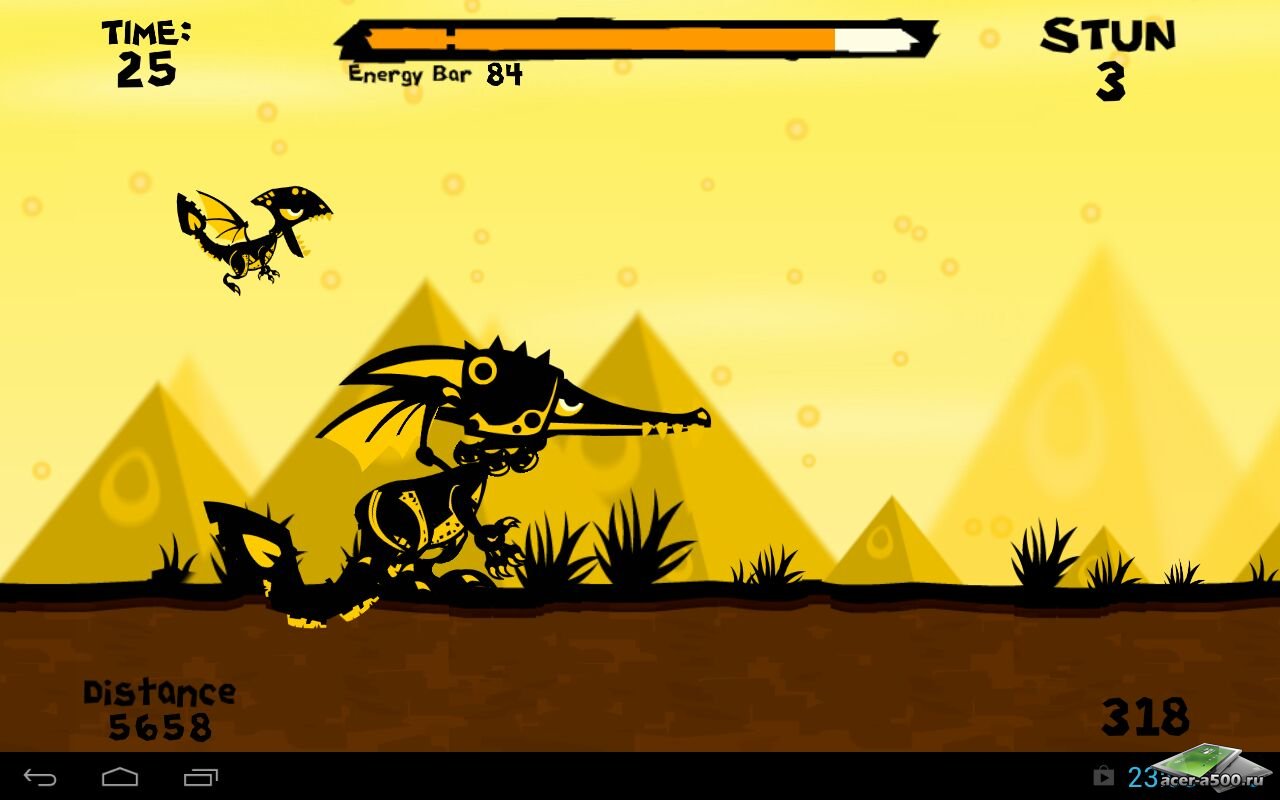
Task: Tap the Android back arrow button
Action: pos(40,777)
